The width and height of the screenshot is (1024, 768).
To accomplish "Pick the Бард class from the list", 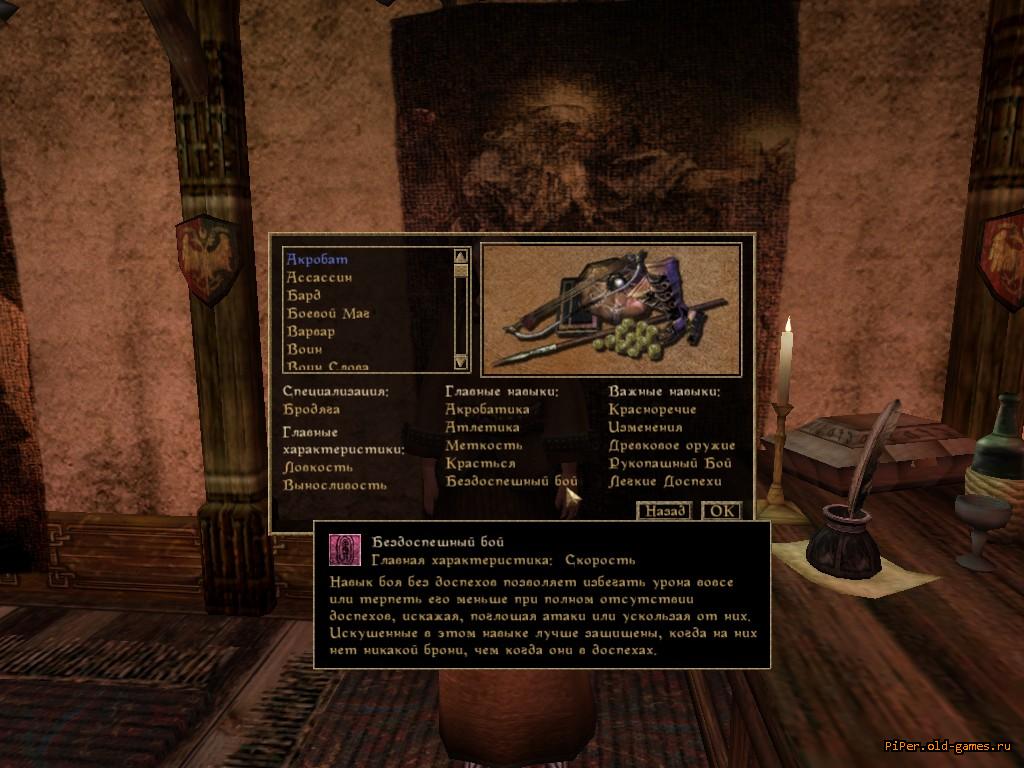I will pos(303,296).
